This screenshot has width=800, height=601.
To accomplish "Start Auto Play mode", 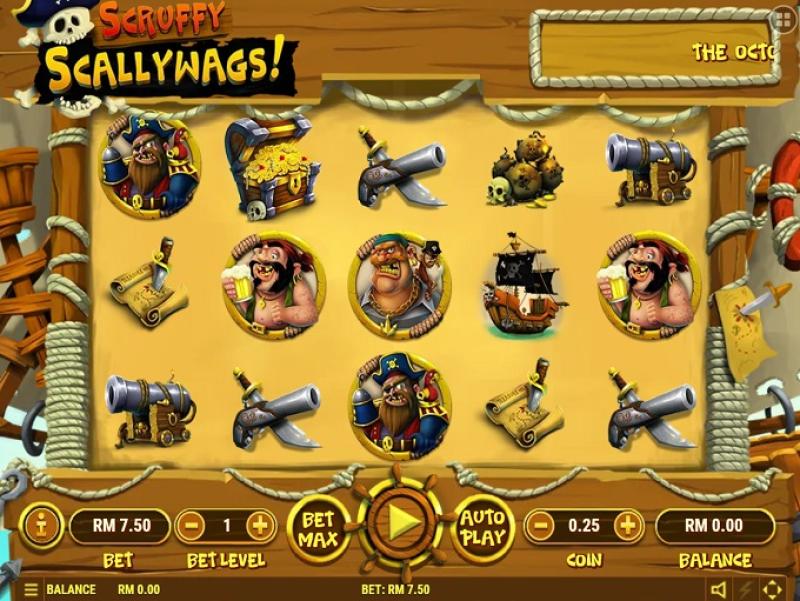I will 481,526.
